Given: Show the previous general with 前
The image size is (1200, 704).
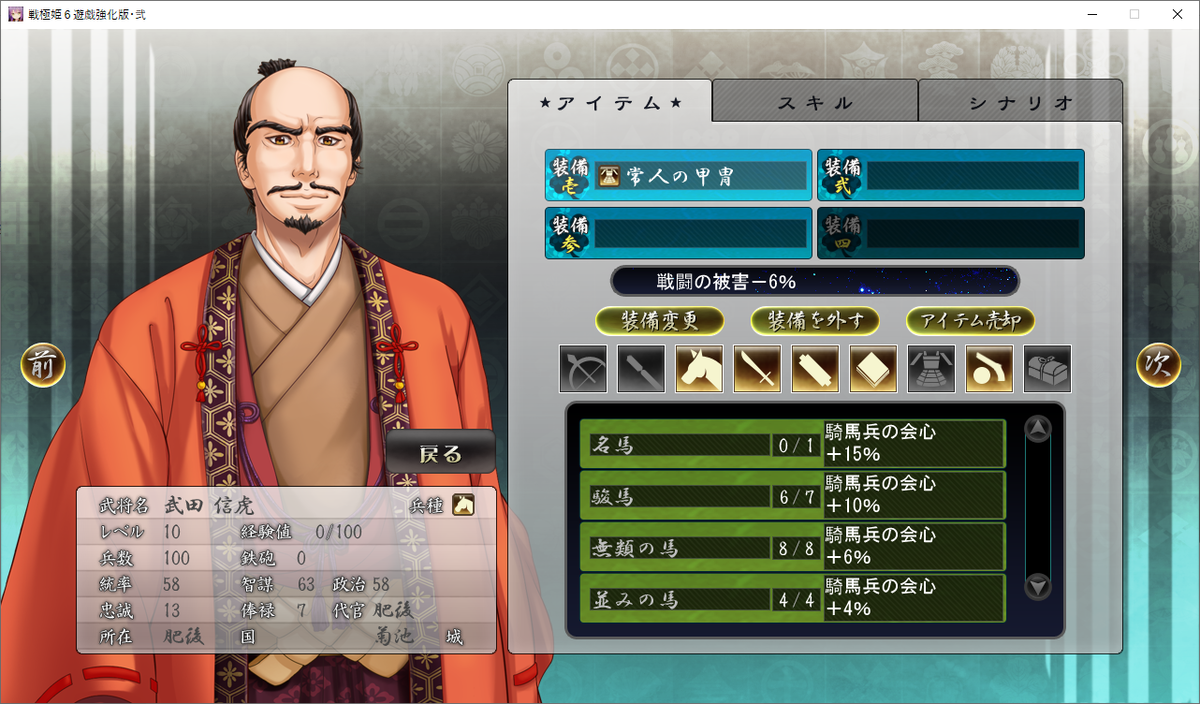Looking at the screenshot, I should click(x=43, y=366).
